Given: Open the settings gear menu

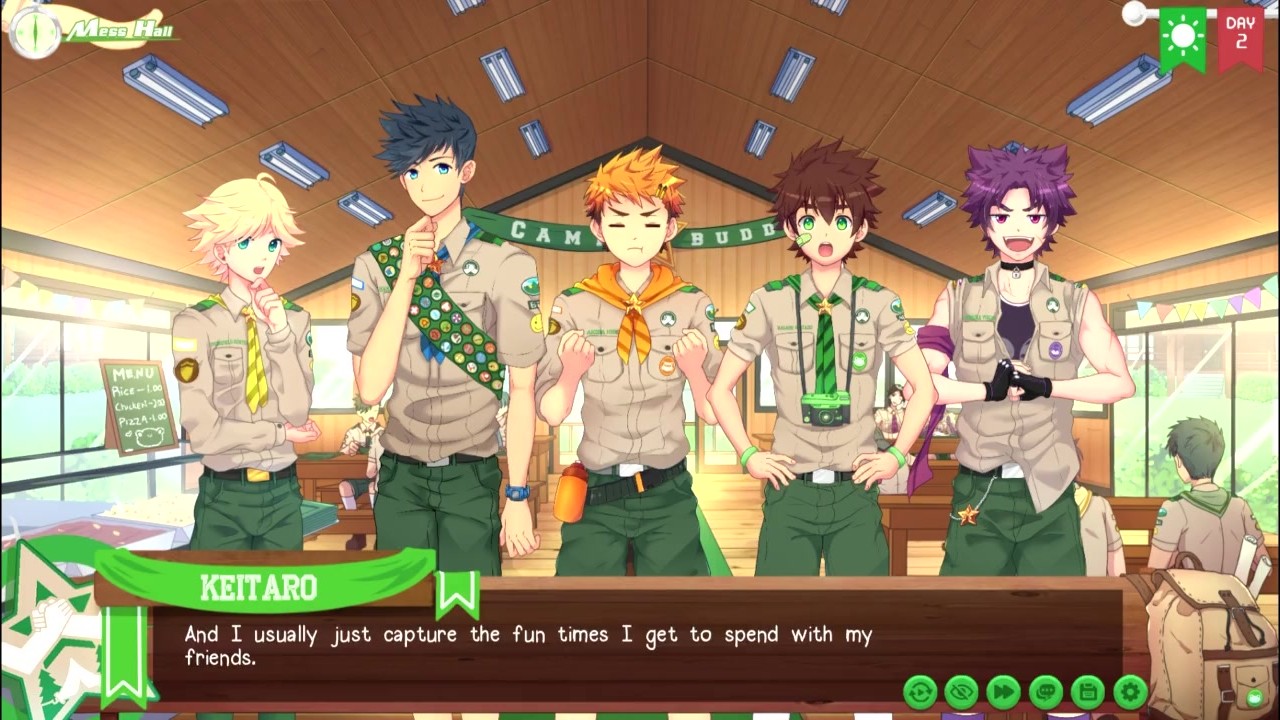Looking at the screenshot, I should click(x=1130, y=691).
